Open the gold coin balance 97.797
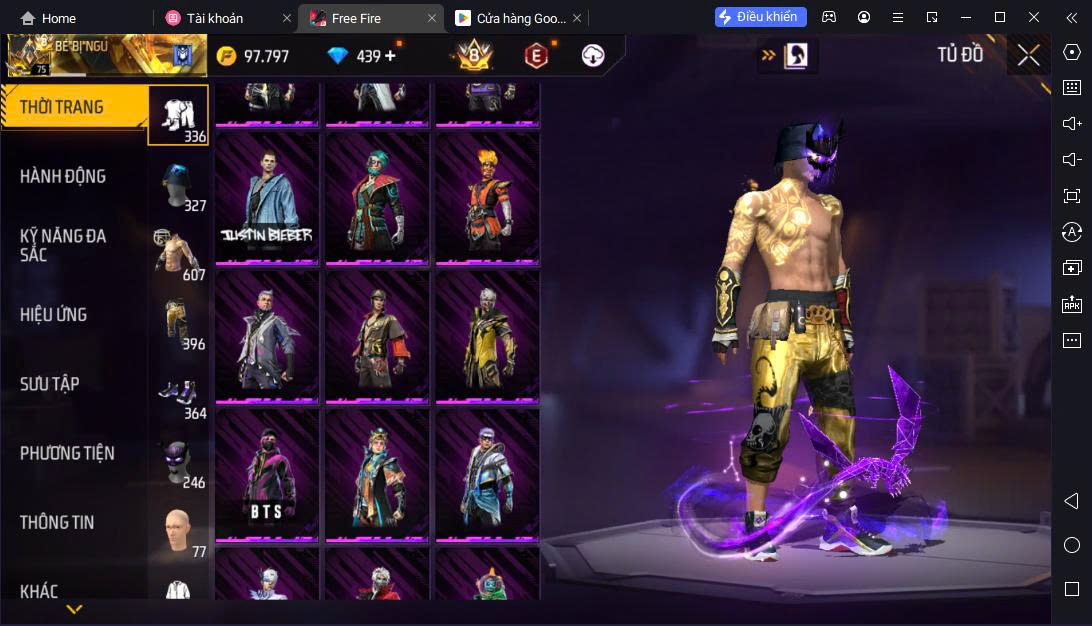1092x626 pixels. click(x=254, y=56)
